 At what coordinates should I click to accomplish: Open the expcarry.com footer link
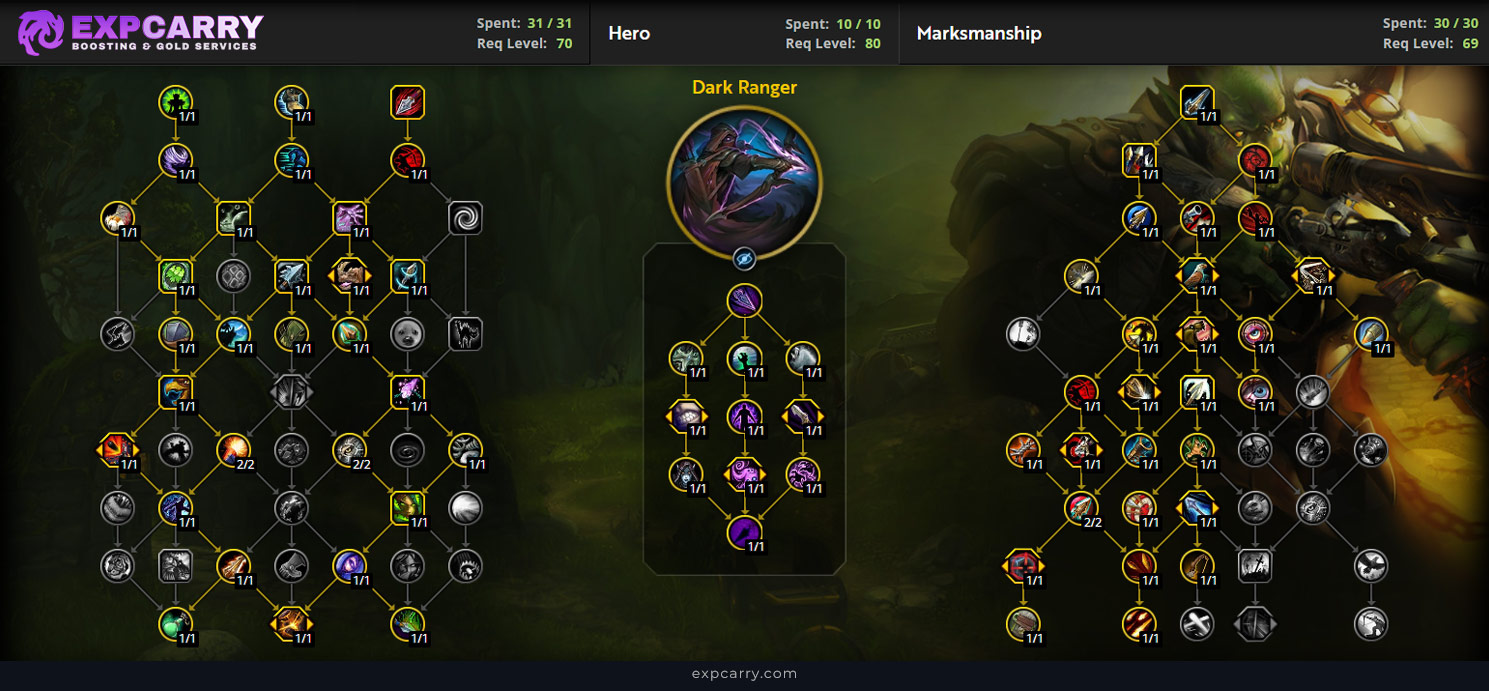[744, 674]
